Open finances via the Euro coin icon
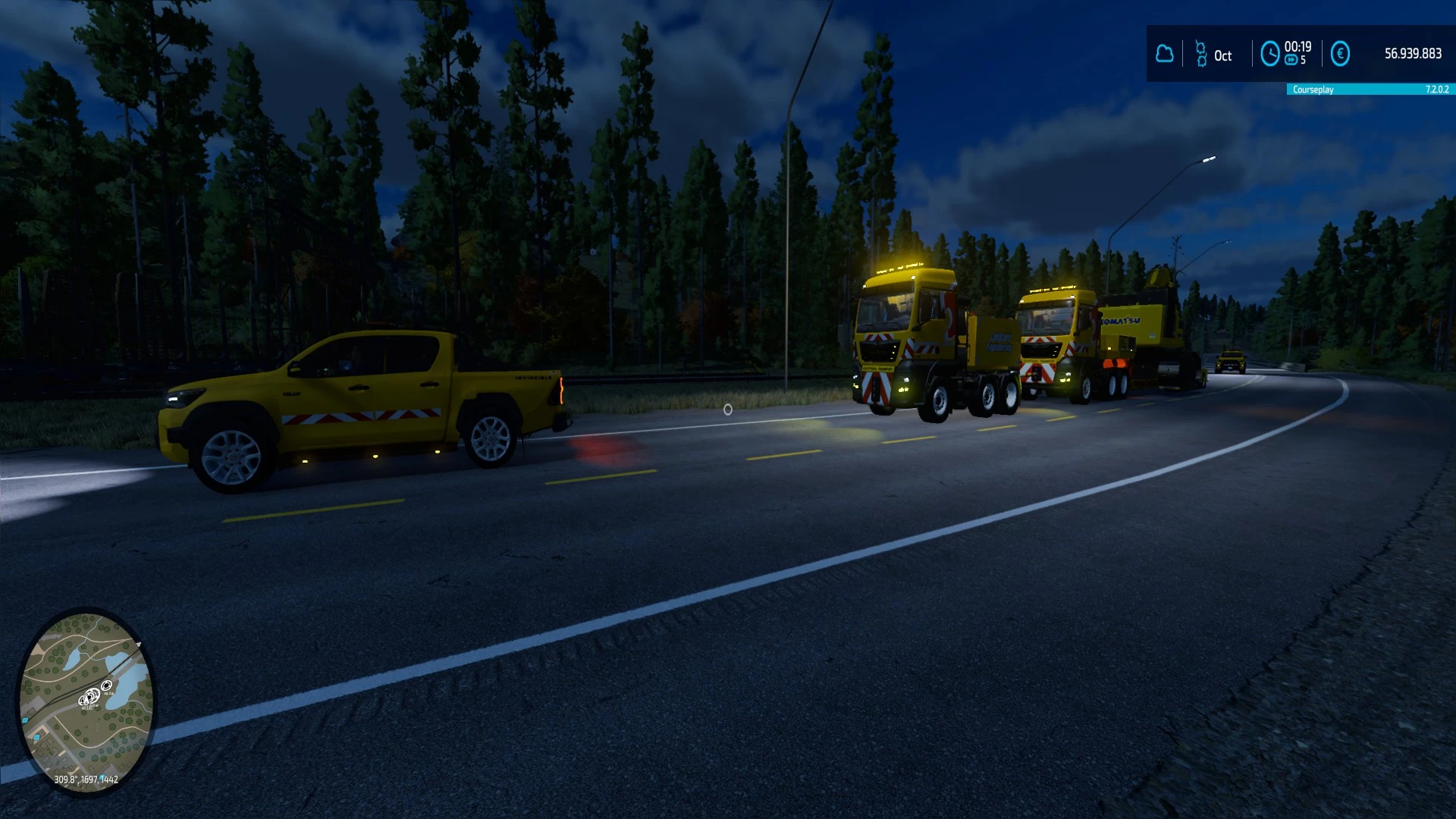Screen dimensions: 1456x819 [1340, 53]
